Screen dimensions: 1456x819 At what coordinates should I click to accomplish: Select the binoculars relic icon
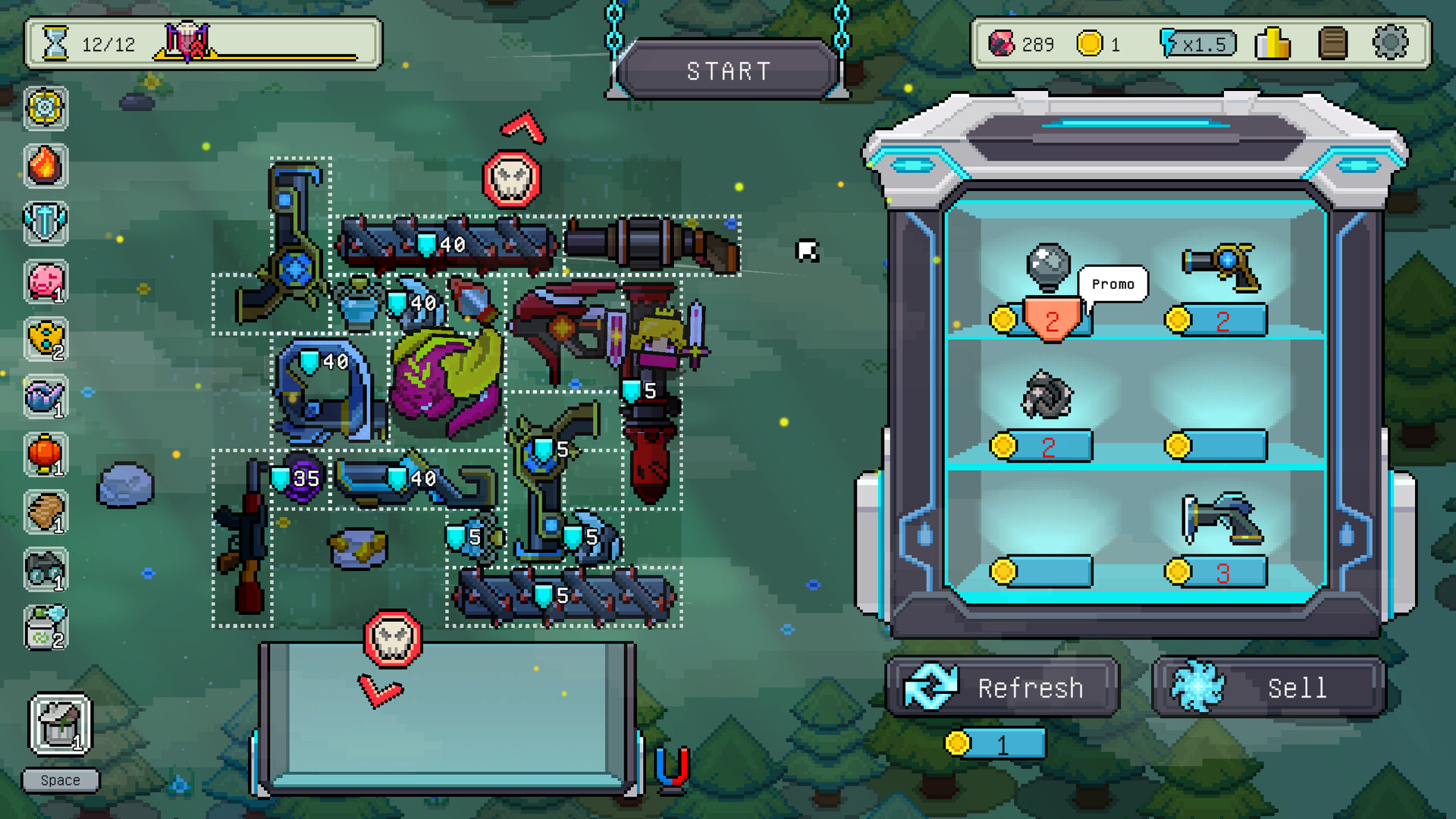45,570
